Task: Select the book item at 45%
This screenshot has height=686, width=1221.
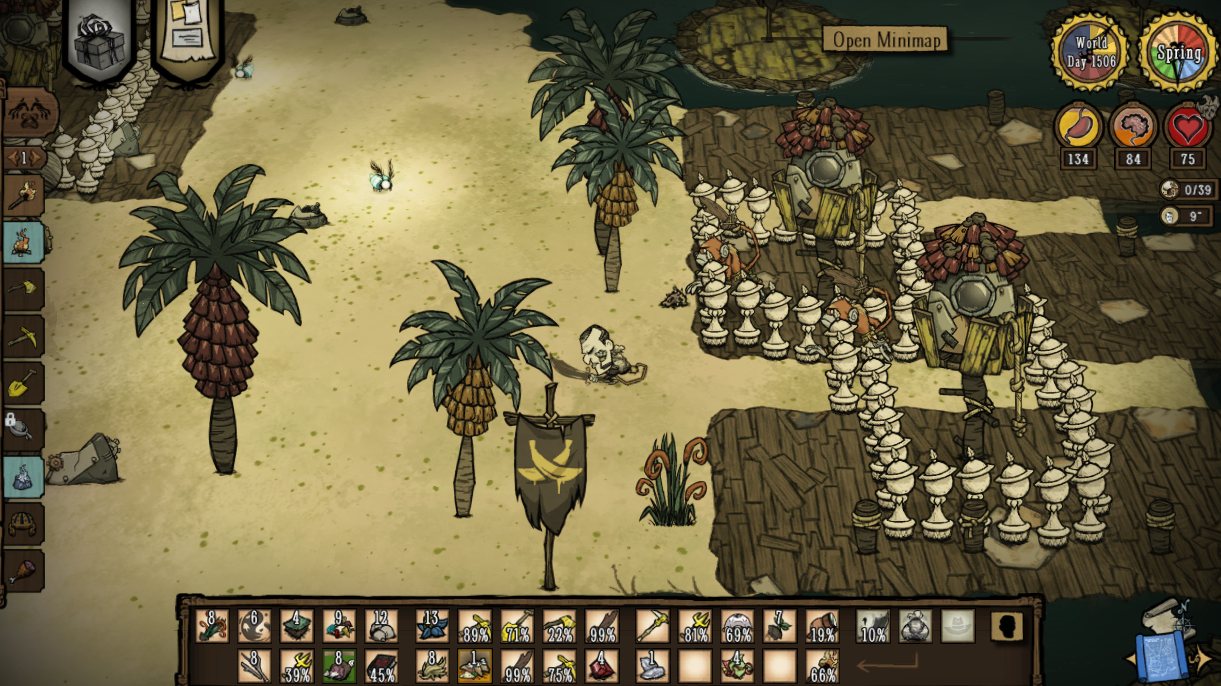Action: pos(381,666)
